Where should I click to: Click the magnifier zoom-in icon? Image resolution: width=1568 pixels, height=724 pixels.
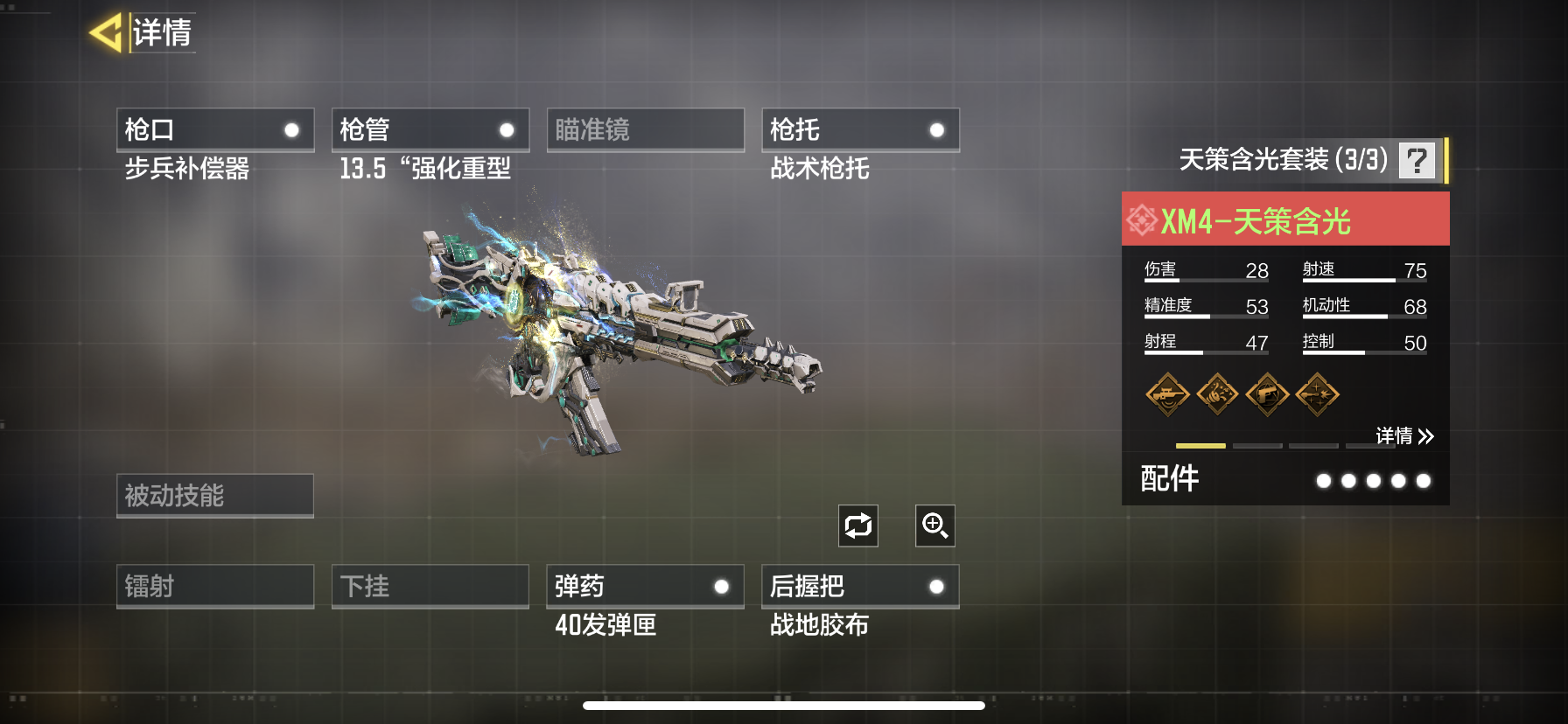(934, 526)
